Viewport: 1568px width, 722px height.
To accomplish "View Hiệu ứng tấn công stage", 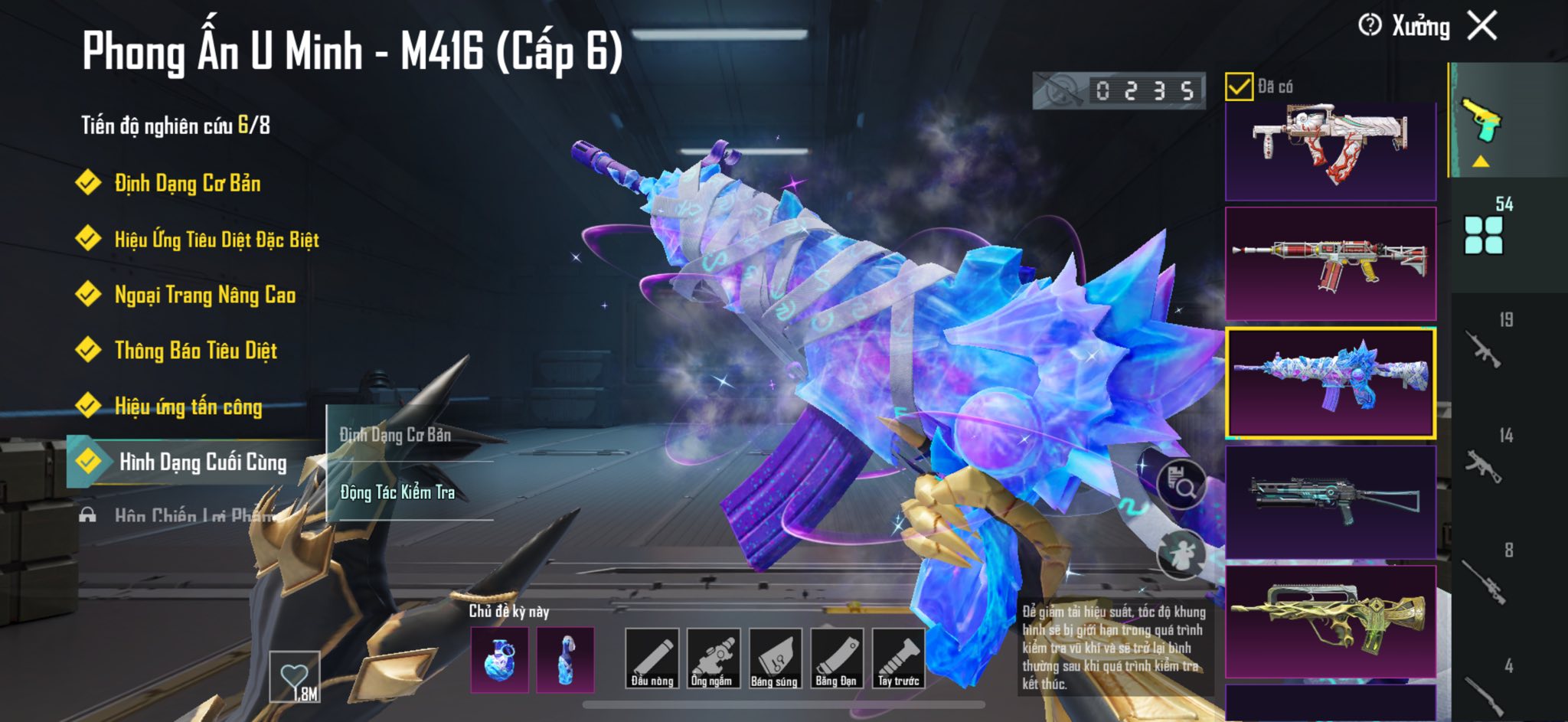I will coord(188,407).
